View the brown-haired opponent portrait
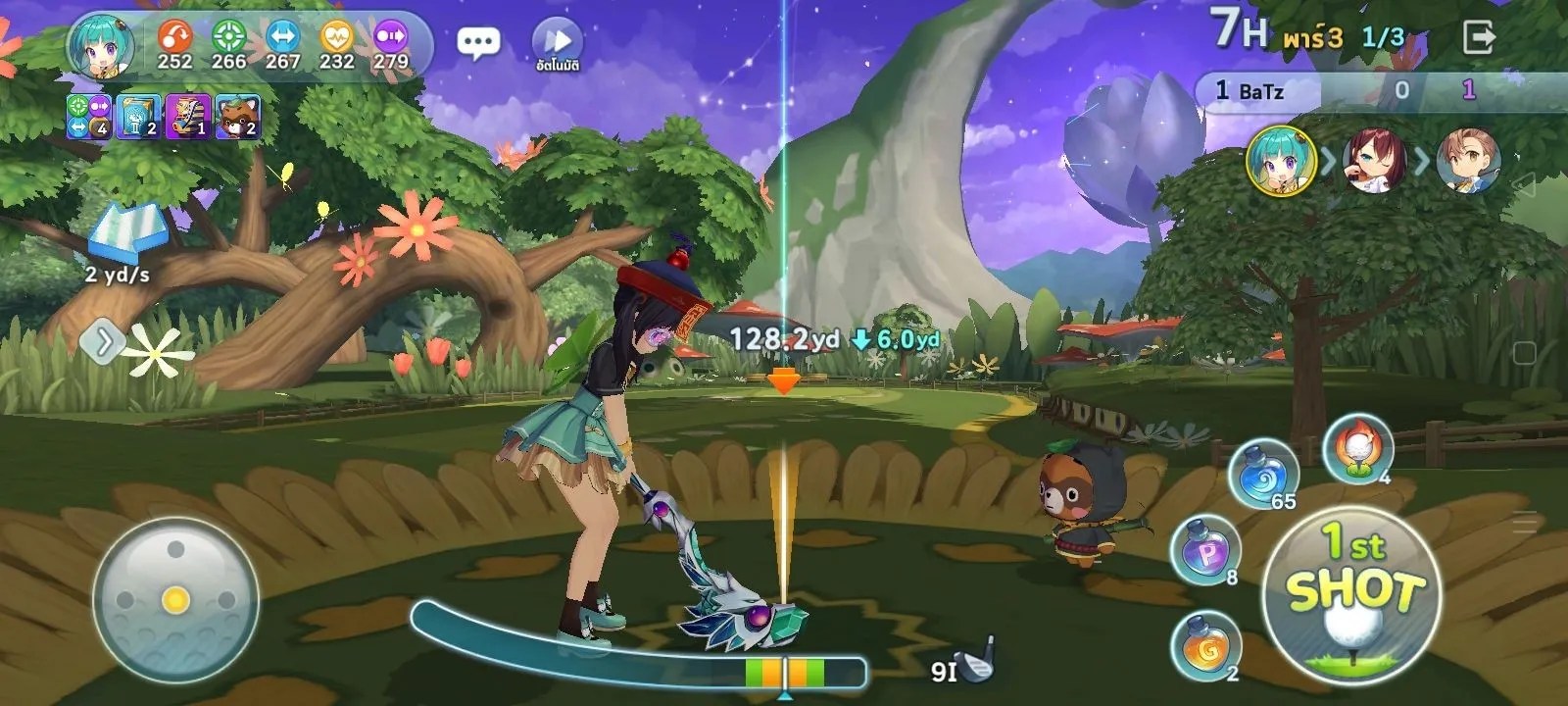 1468,160
